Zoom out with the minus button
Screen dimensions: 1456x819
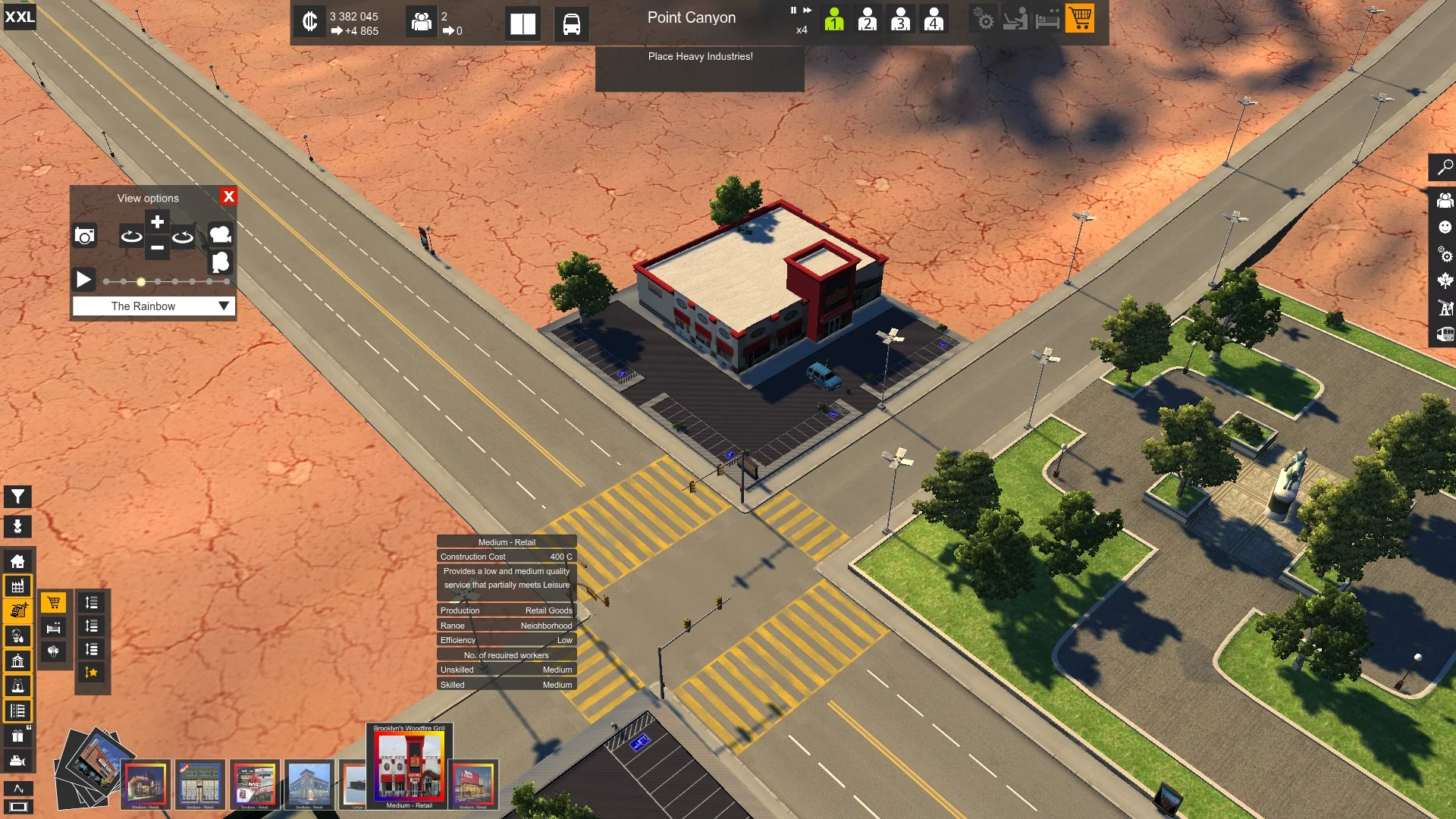[157, 248]
